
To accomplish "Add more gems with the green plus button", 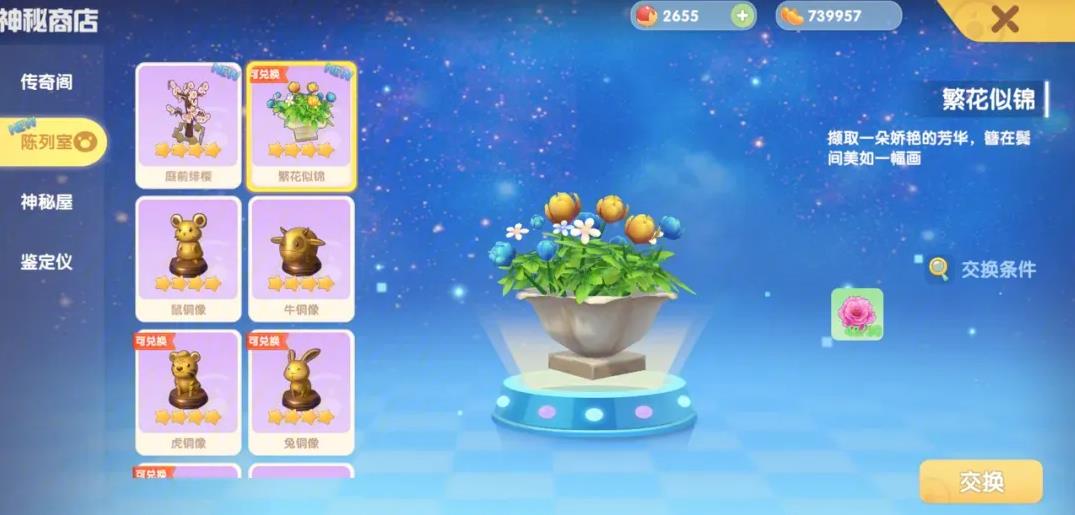I will pyautogui.click(x=741, y=16).
